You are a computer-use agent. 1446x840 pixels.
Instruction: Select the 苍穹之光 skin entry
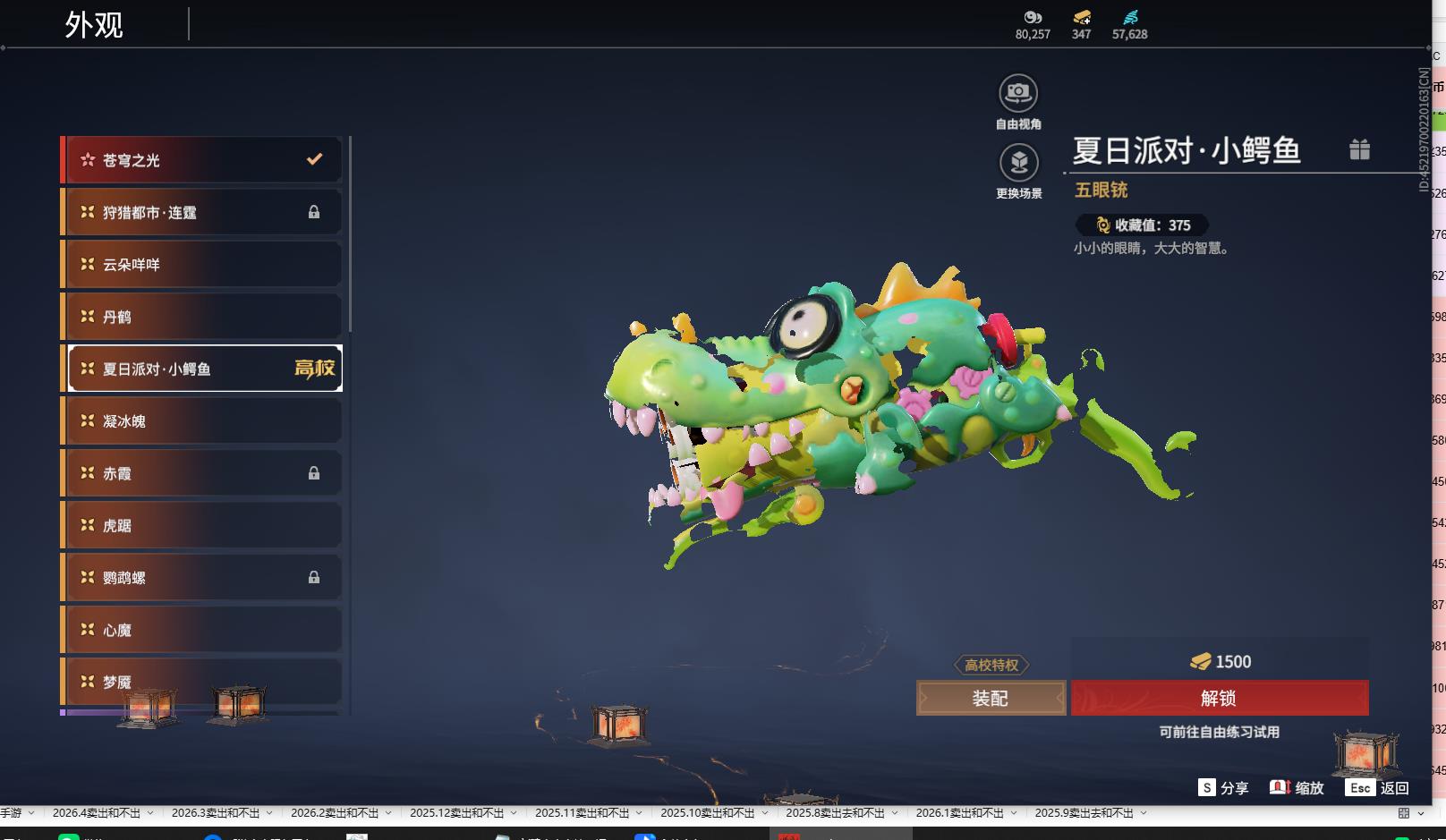point(201,160)
